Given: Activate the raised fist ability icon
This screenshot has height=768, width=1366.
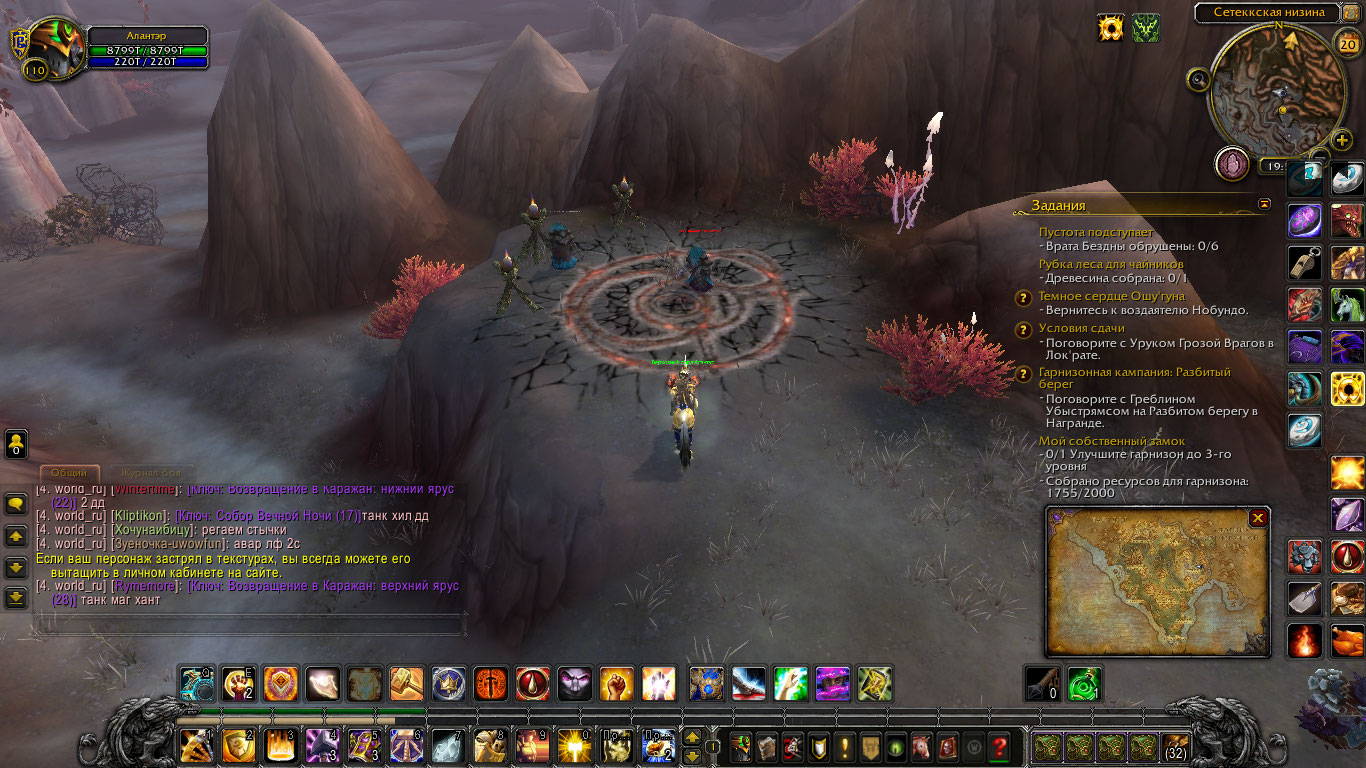Looking at the screenshot, I should [616, 684].
